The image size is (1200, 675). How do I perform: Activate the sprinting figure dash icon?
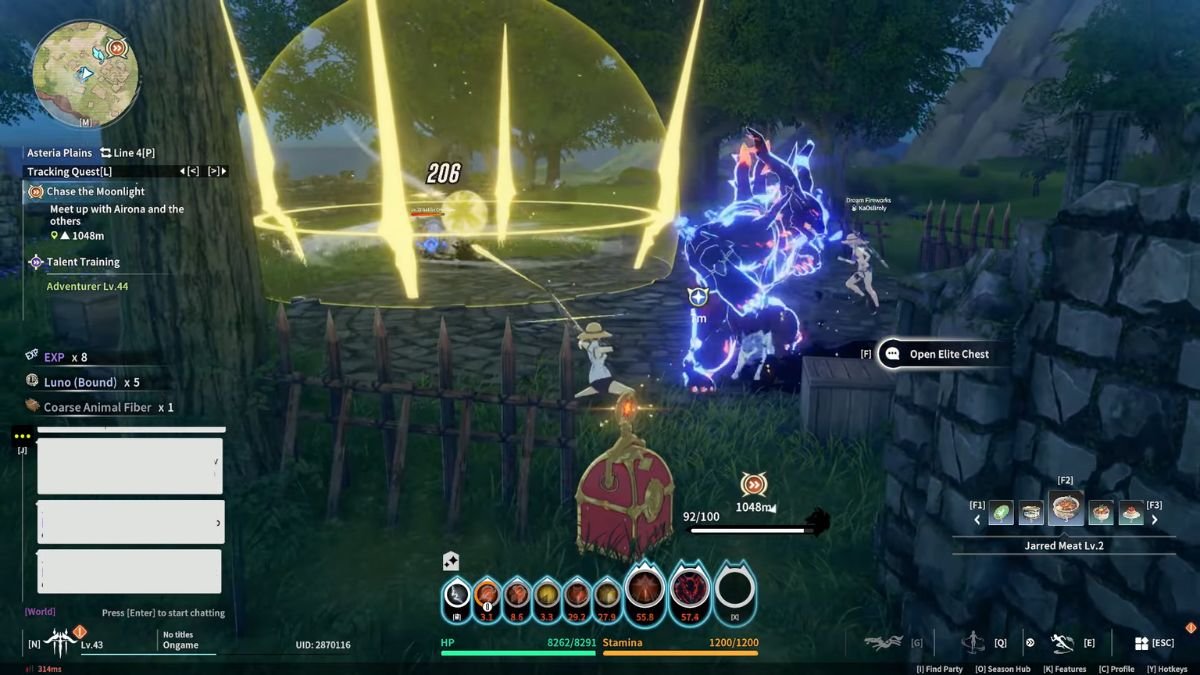(x=1062, y=643)
